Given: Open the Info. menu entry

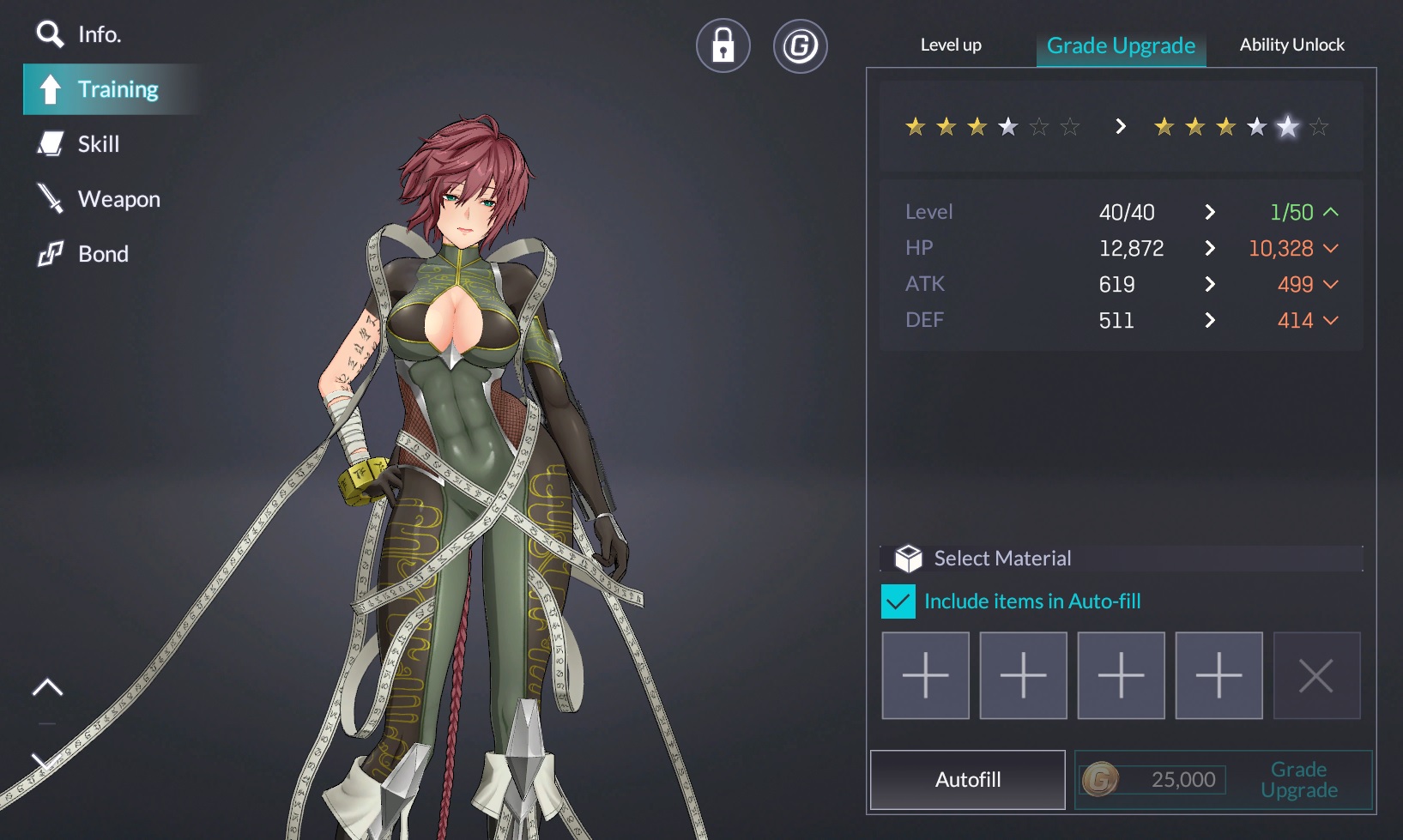Looking at the screenshot, I should 79,34.
